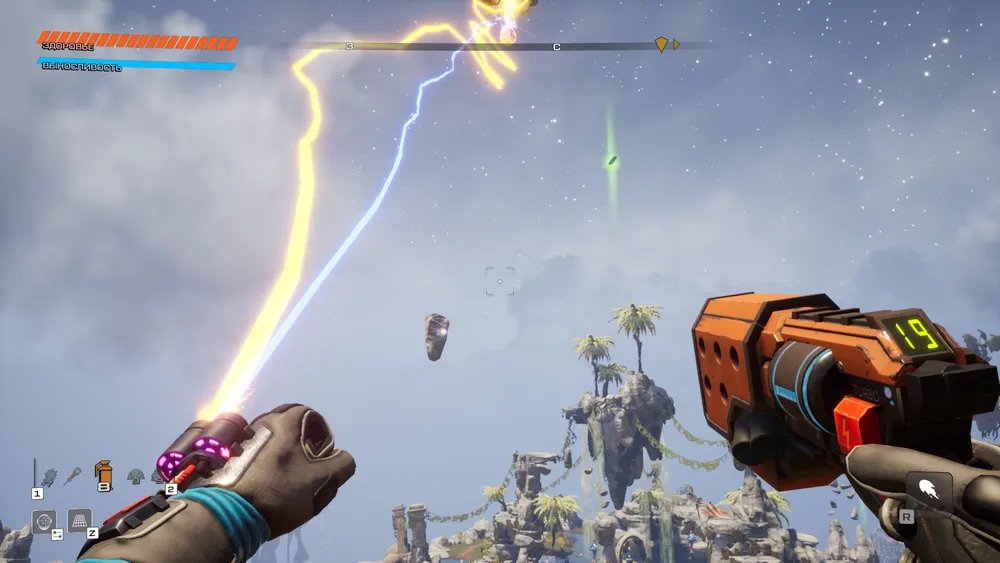Activate the grid net ability icon
This screenshot has width=1000, height=563.
point(80,520)
